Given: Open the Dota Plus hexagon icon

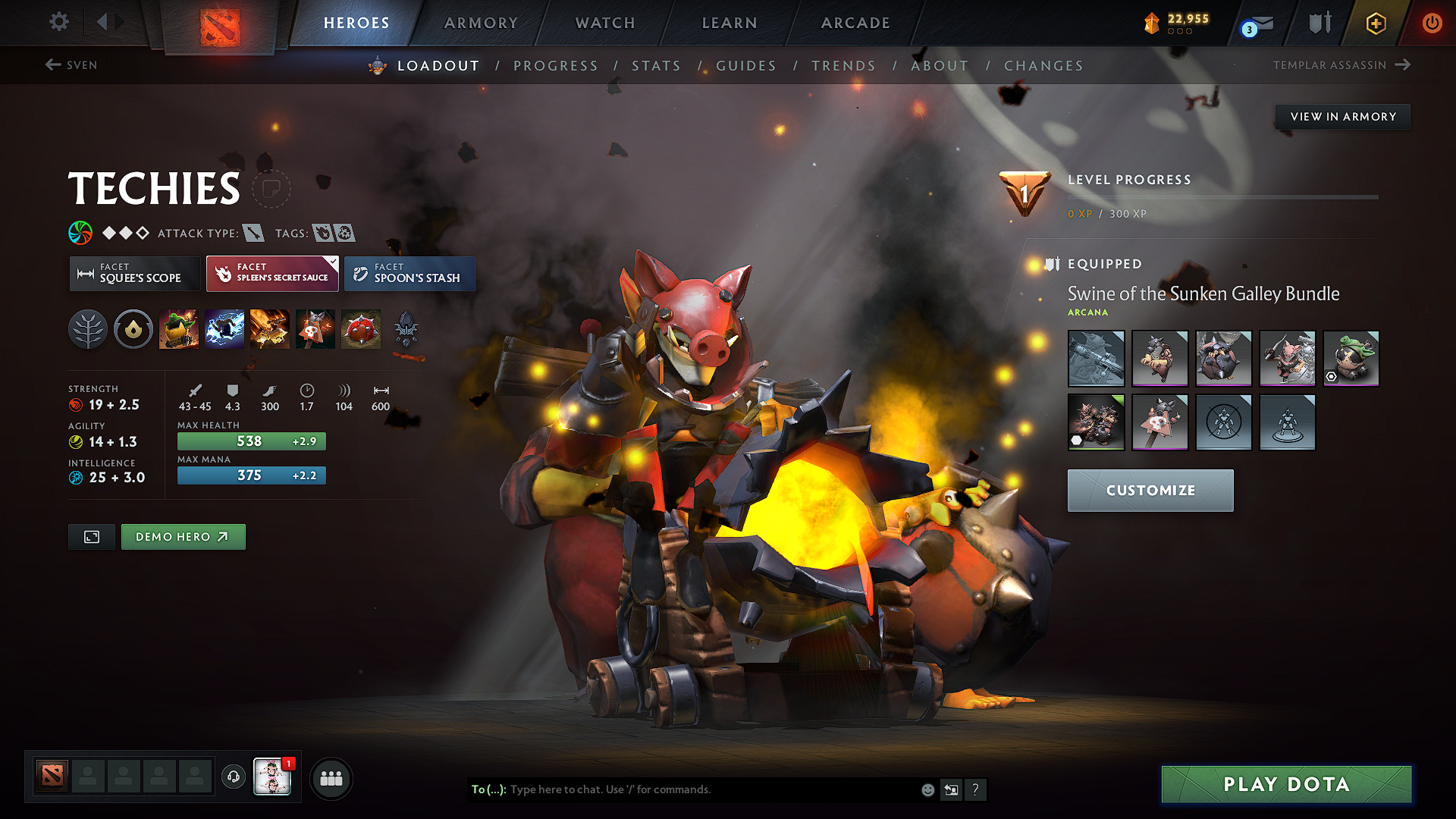Looking at the screenshot, I should pos(1375,23).
